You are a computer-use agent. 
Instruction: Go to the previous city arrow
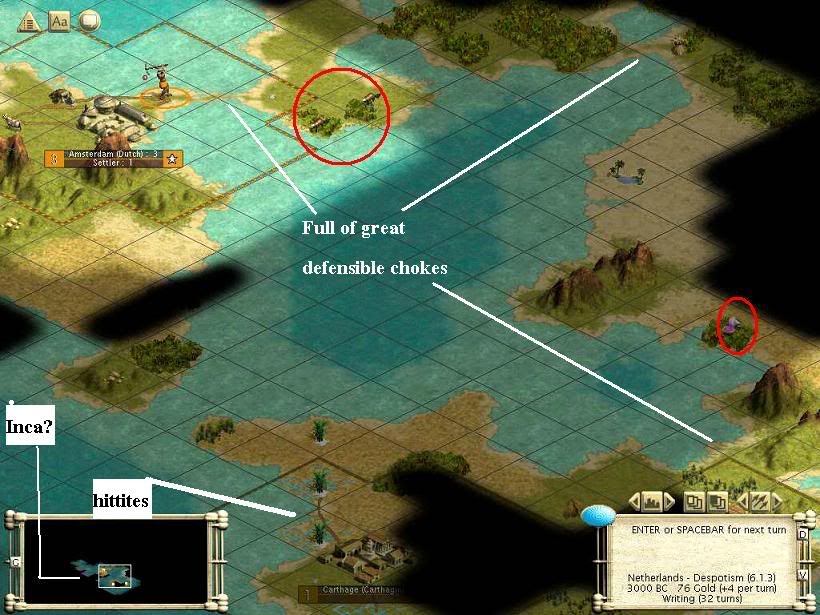633,500
